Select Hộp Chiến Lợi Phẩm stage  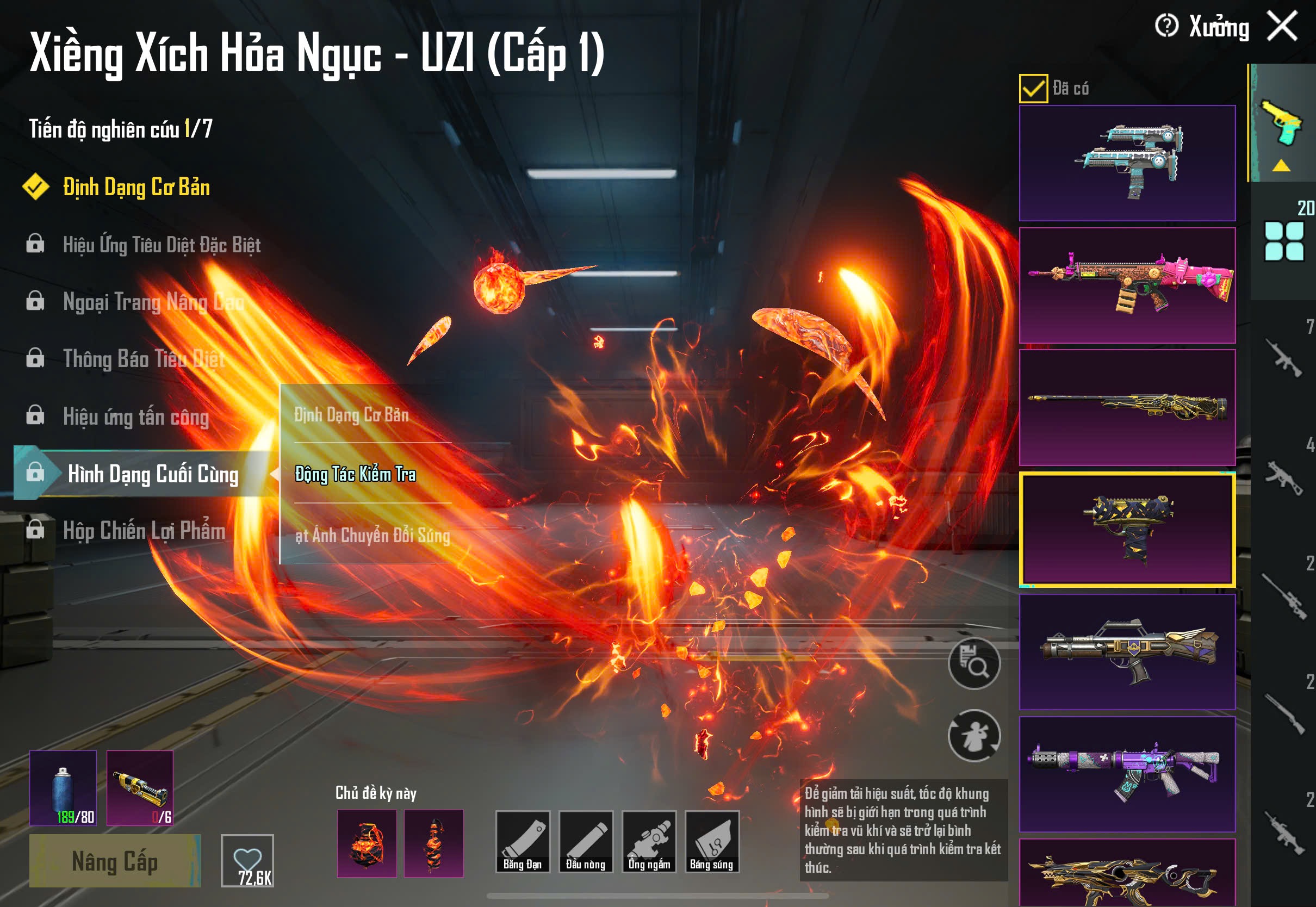click(x=144, y=531)
